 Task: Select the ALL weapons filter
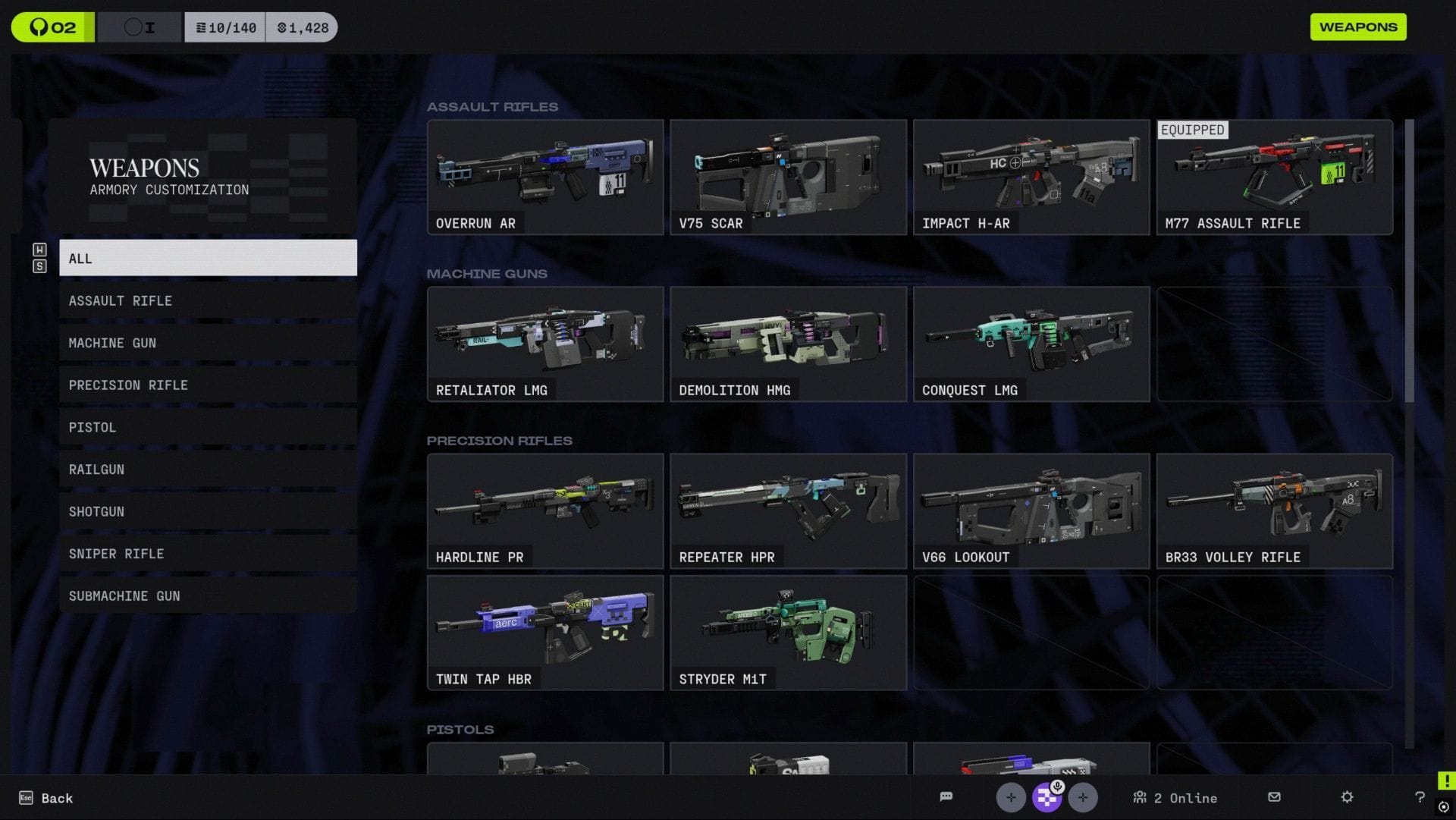pos(208,258)
